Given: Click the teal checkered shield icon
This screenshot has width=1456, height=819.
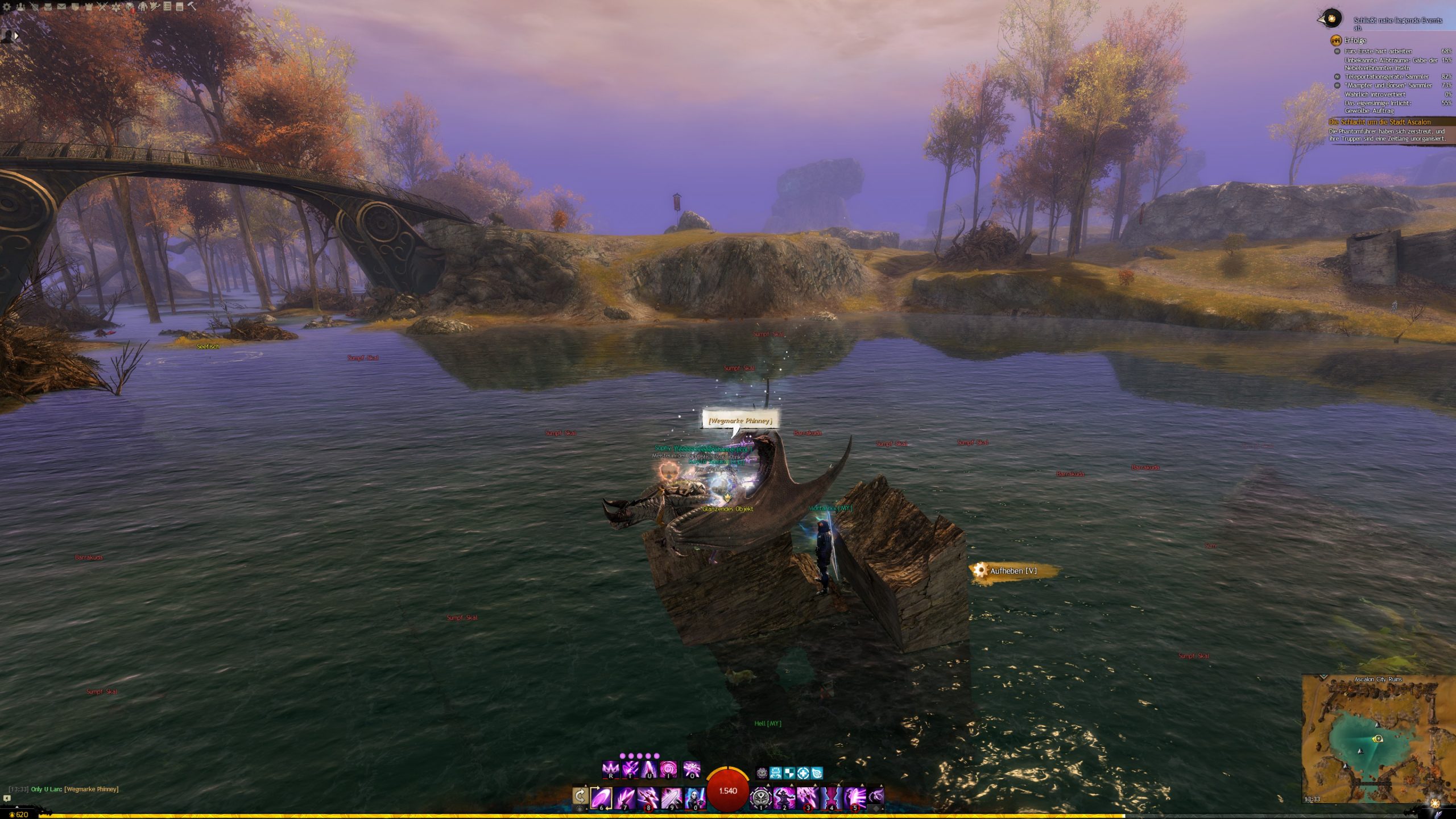Looking at the screenshot, I should 789,773.
